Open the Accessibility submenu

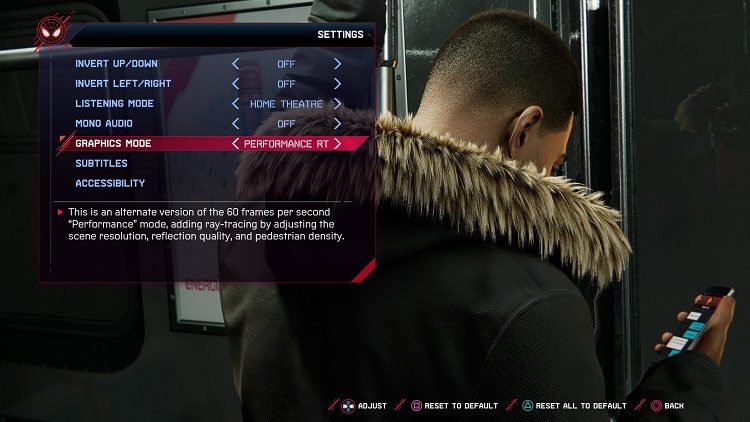click(110, 183)
